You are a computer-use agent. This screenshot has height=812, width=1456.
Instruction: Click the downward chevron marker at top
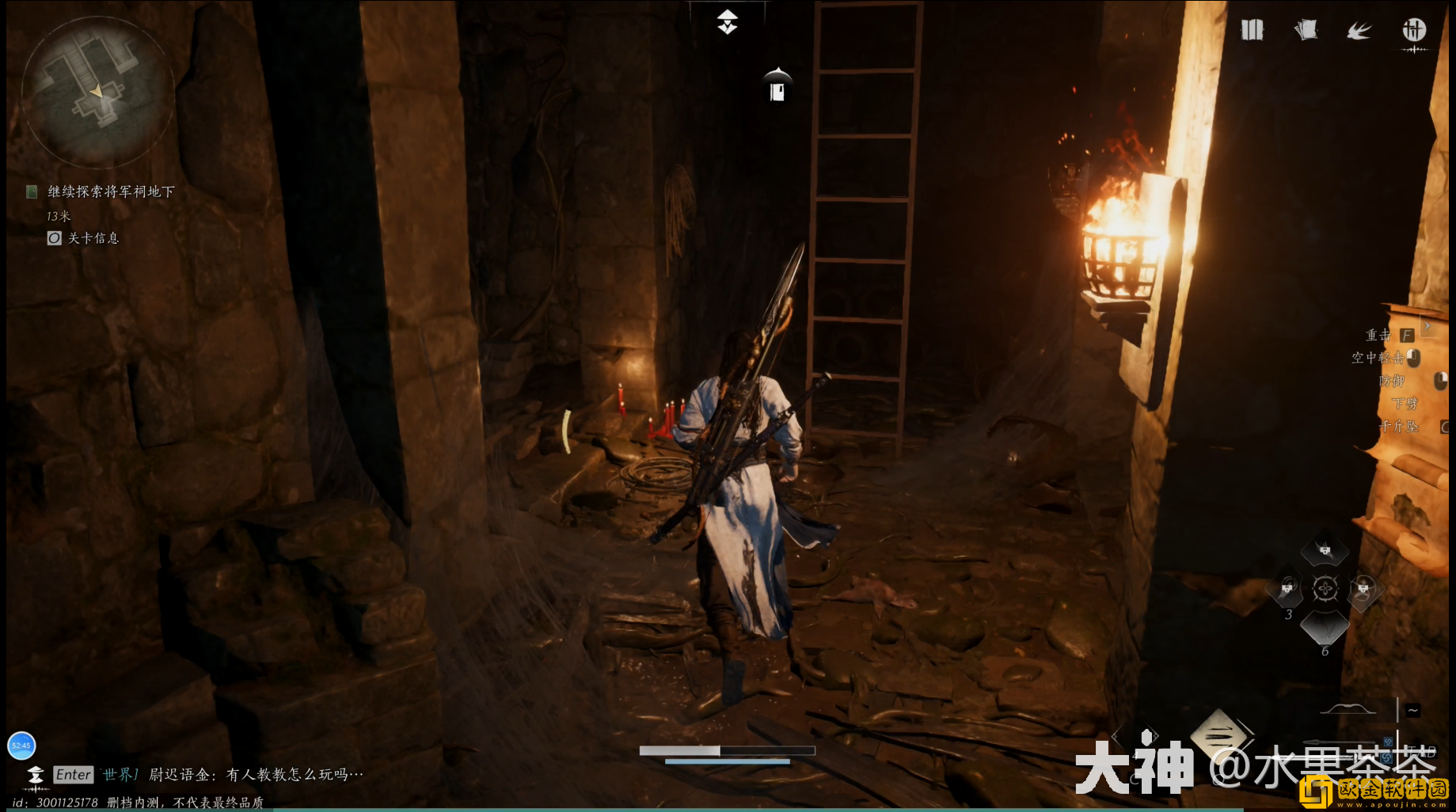(x=728, y=23)
